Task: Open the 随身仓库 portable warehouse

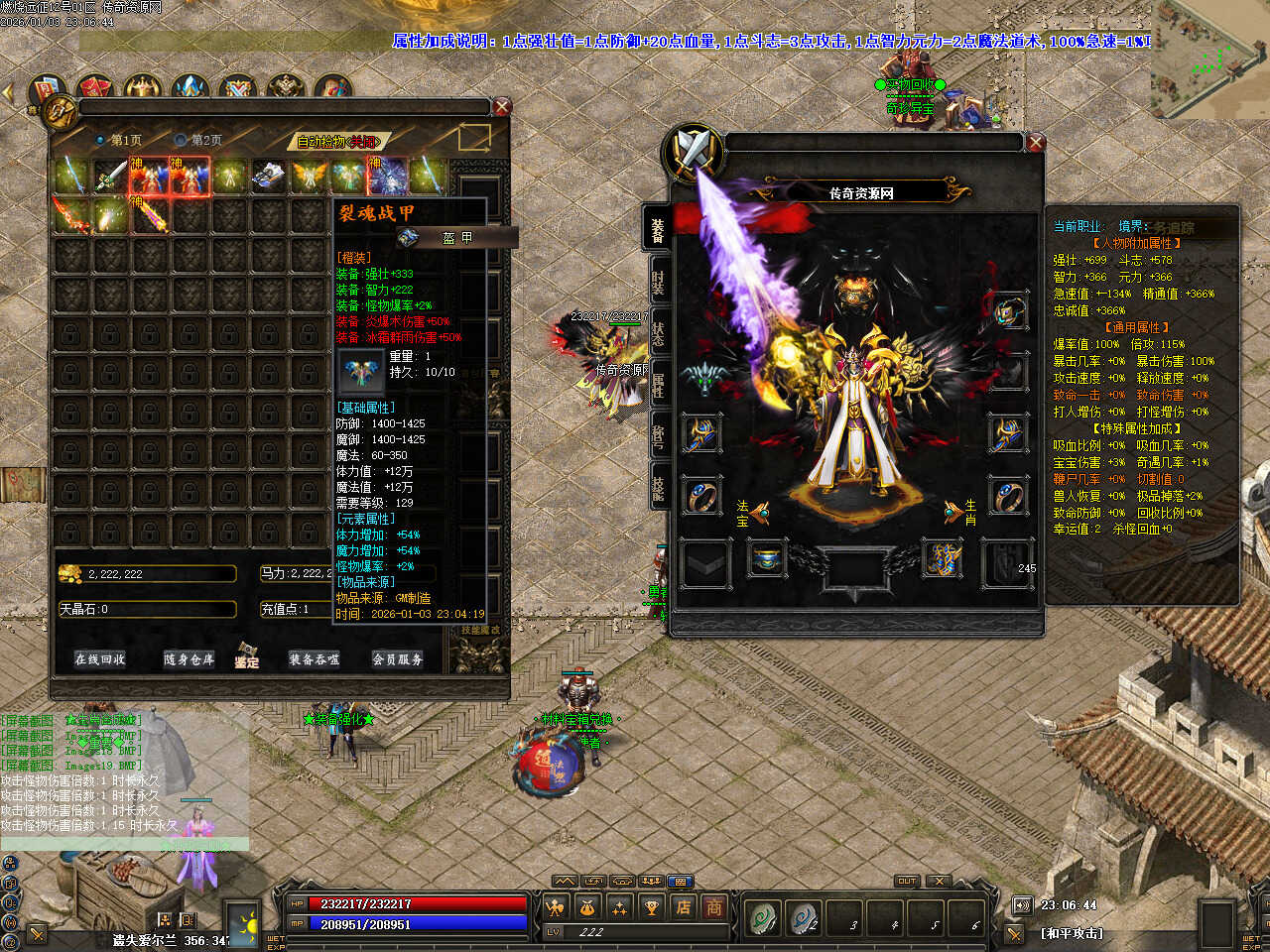Action: click(x=189, y=659)
